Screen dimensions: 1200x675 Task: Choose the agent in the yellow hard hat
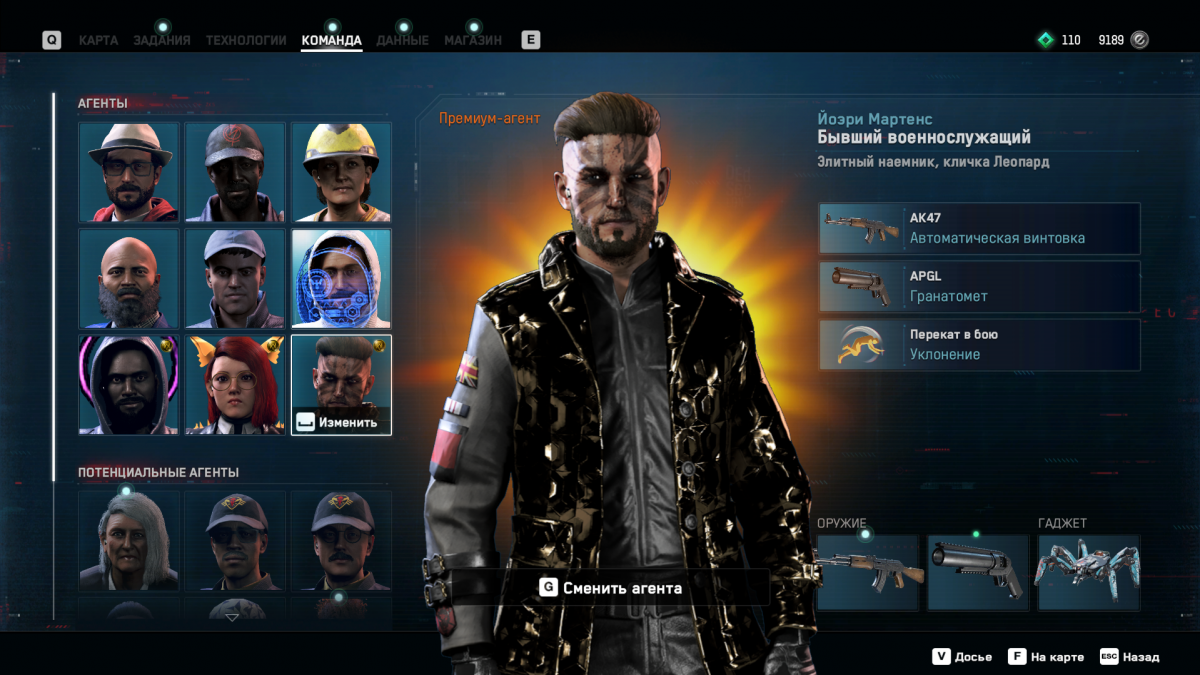pyautogui.click(x=341, y=172)
